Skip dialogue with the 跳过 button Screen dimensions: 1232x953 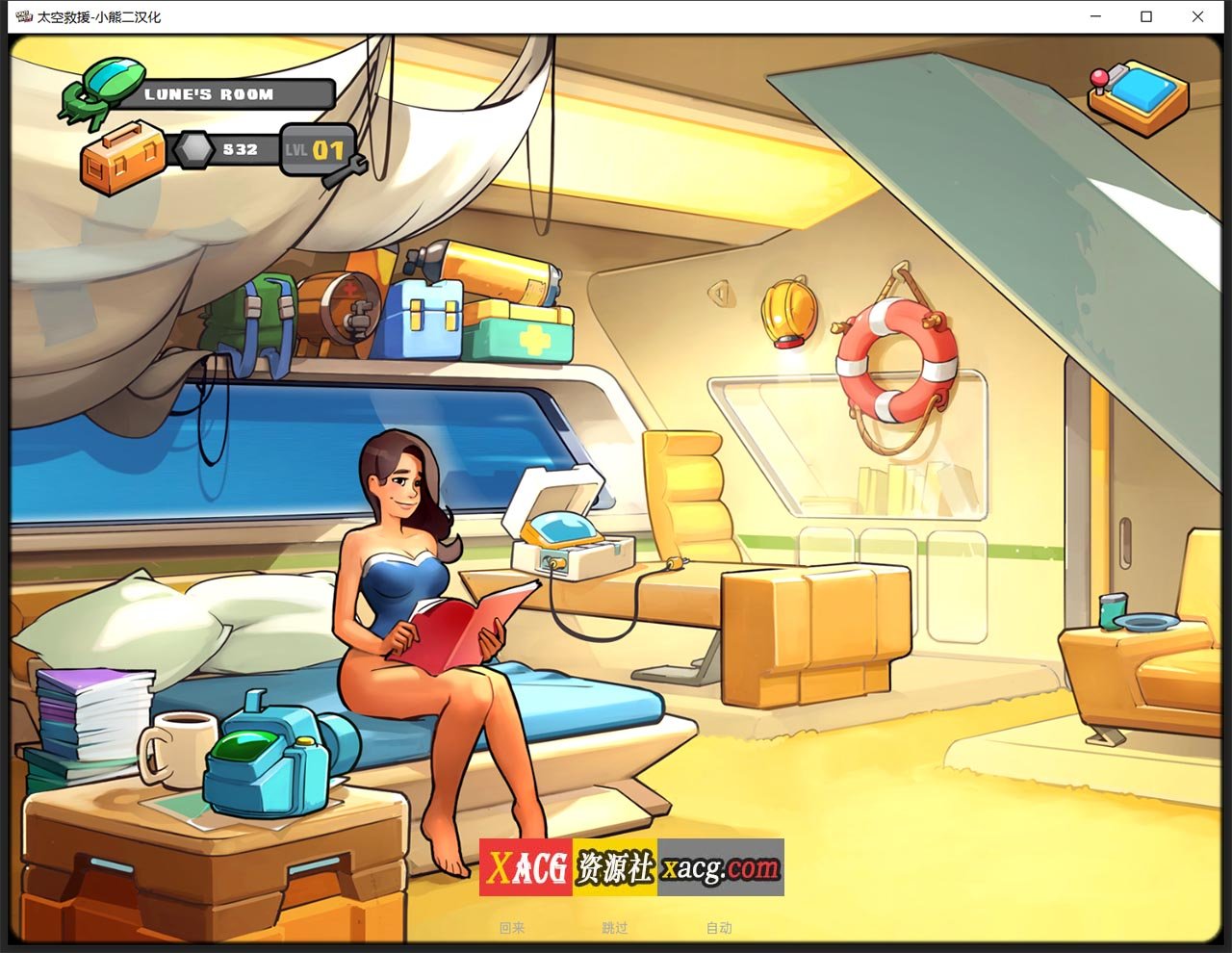click(x=615, y=928)
